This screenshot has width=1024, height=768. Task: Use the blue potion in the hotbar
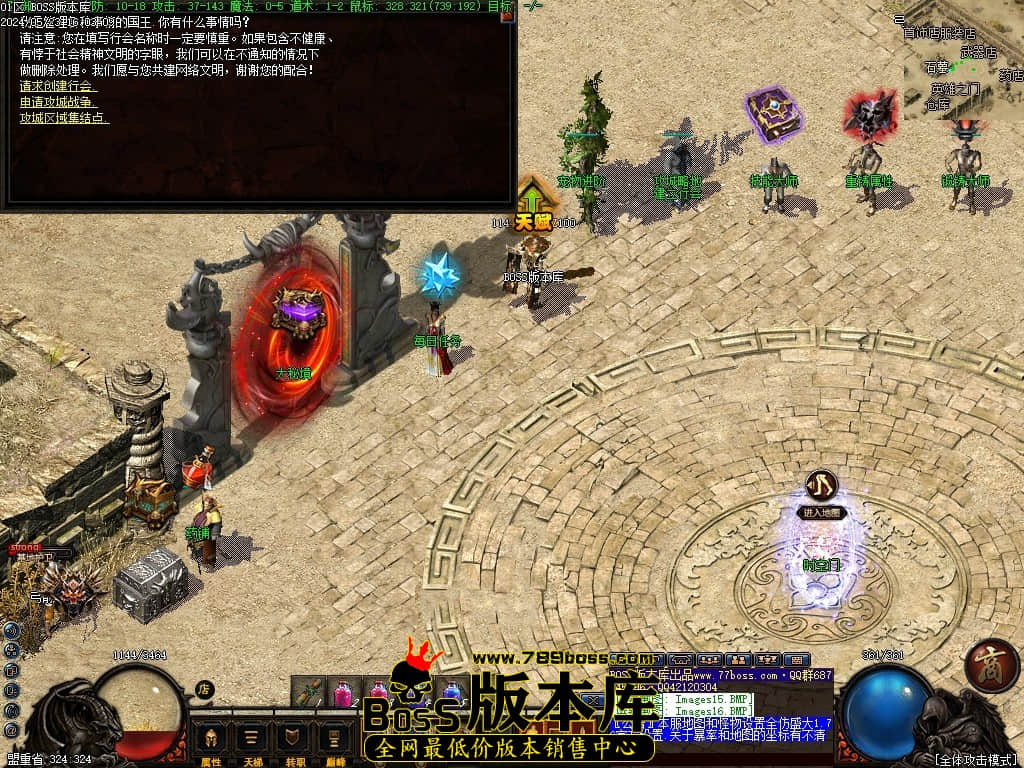pyautogui.click(x=452, y=690)
